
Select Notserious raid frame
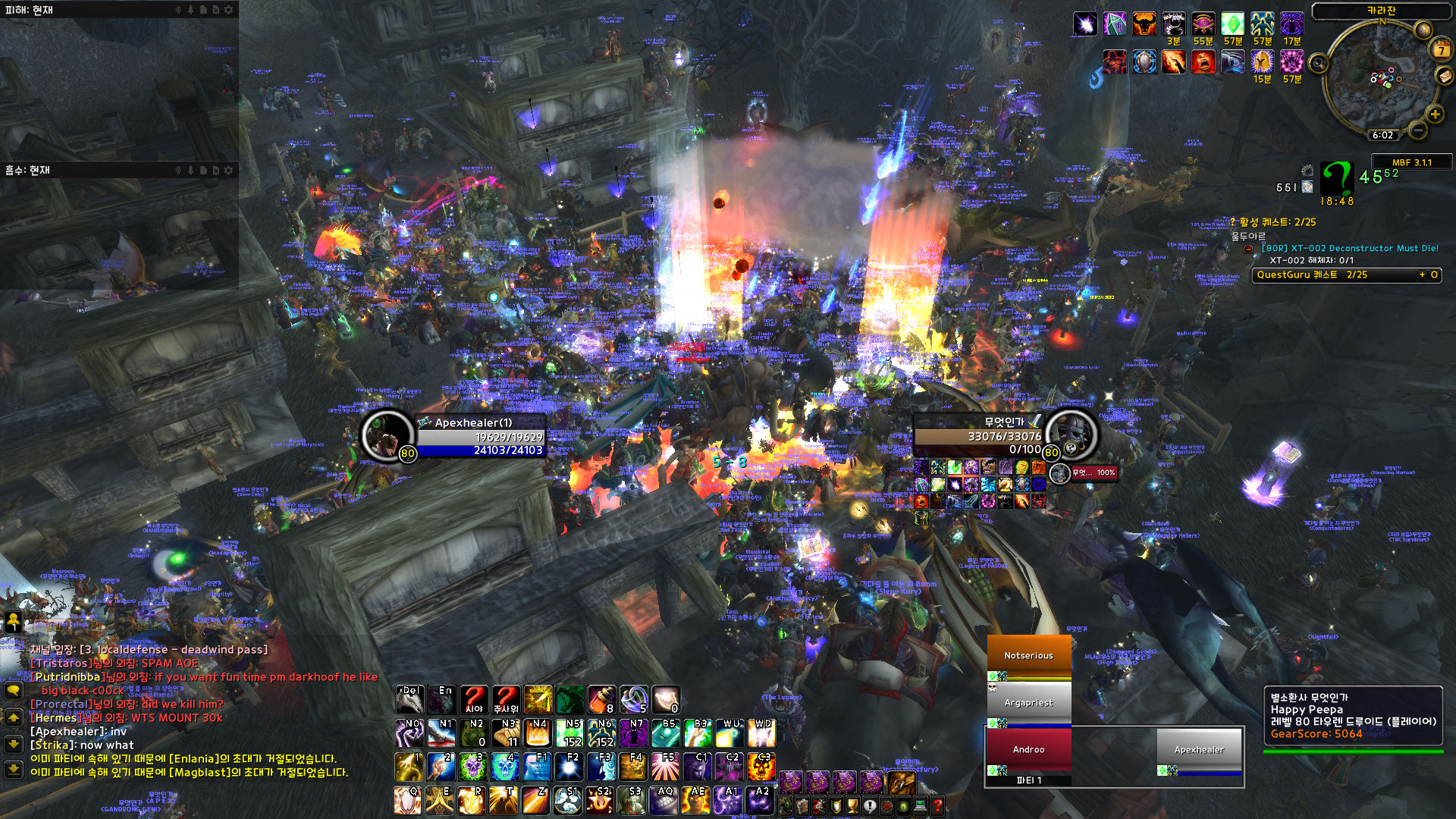click(x=1028, y=655)
